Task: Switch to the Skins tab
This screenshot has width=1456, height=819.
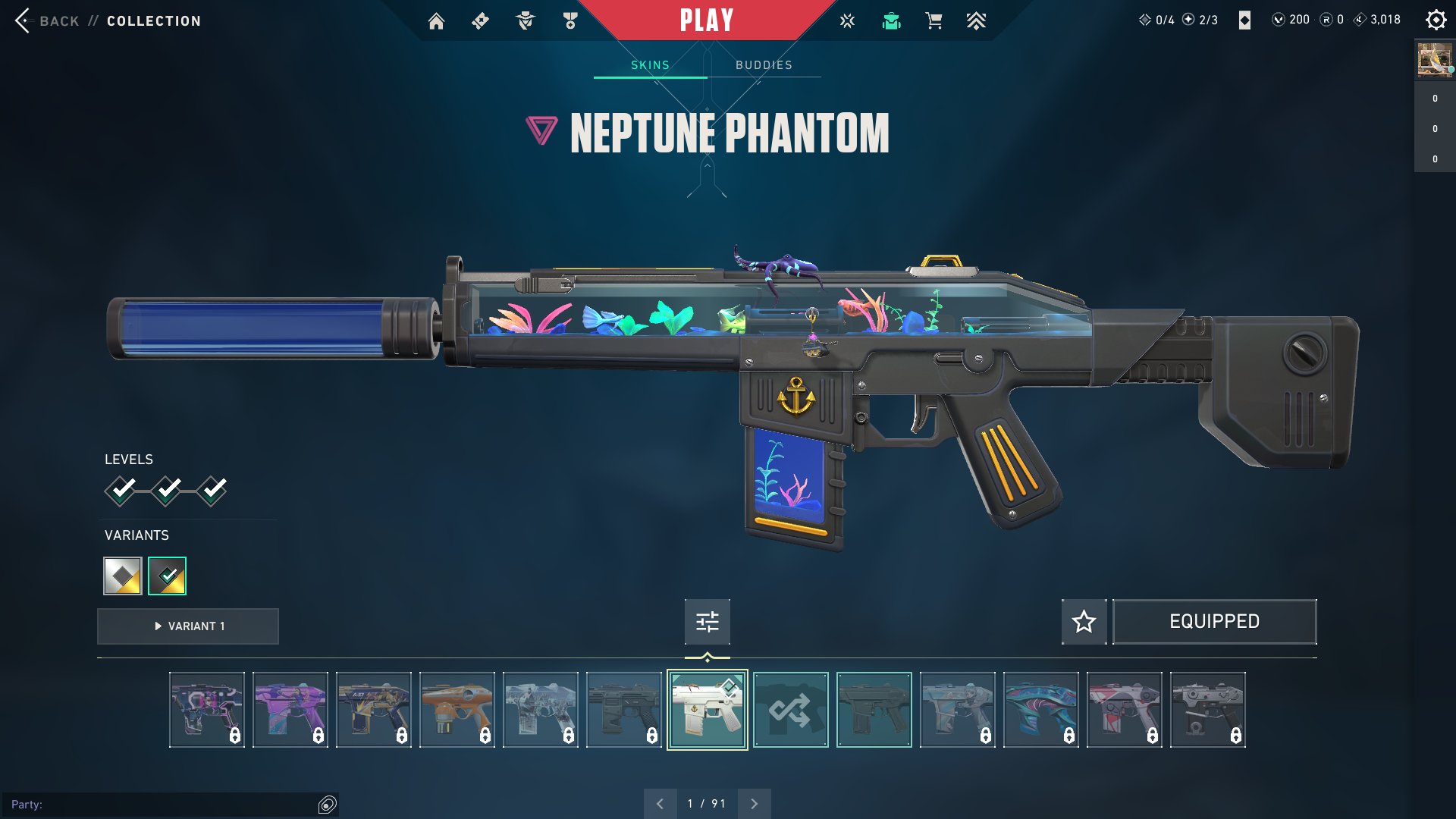Action: coord(650,64)
